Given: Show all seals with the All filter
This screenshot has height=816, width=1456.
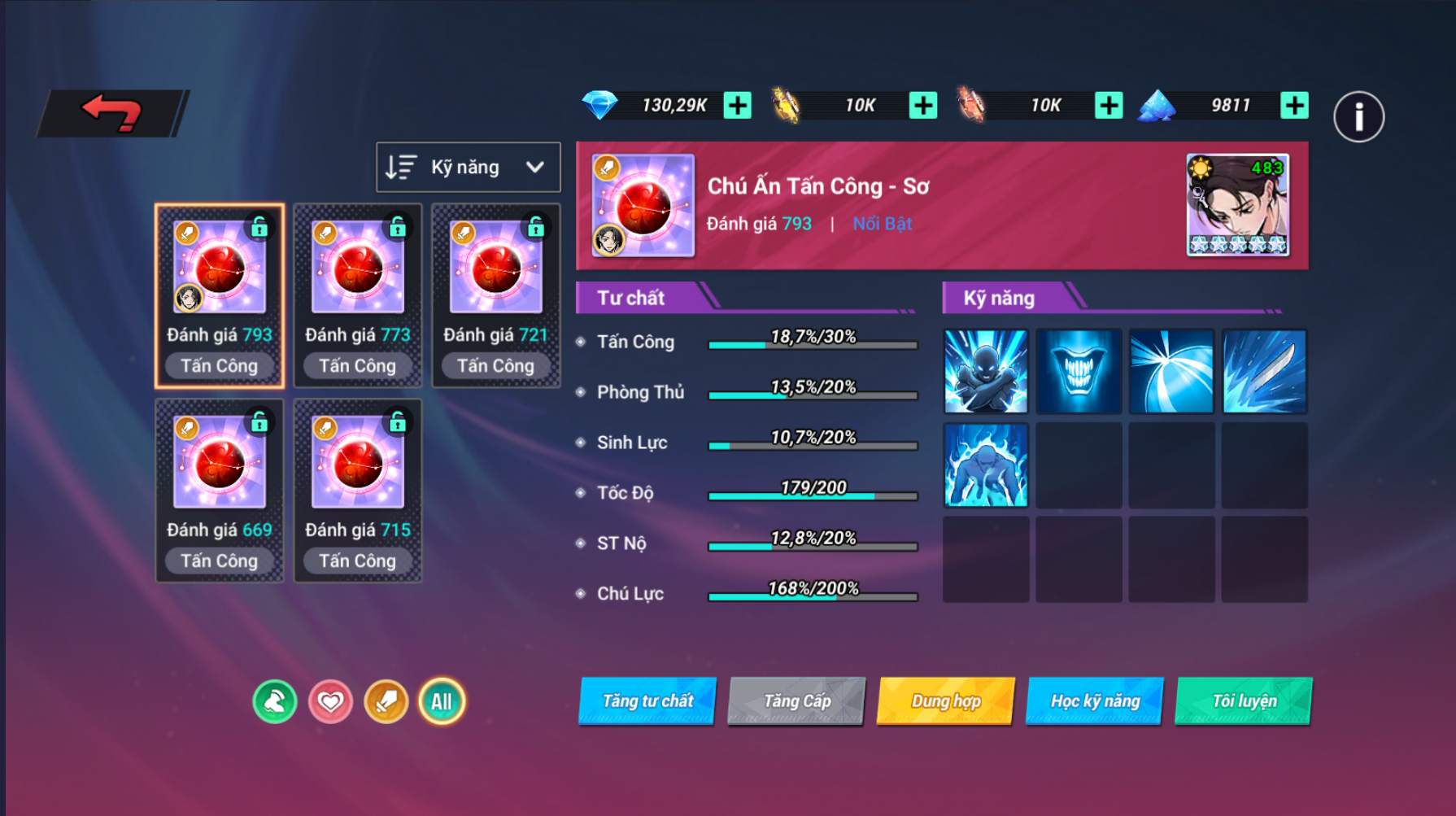Looking at the screenshot, I should click(x=442, y=701).
